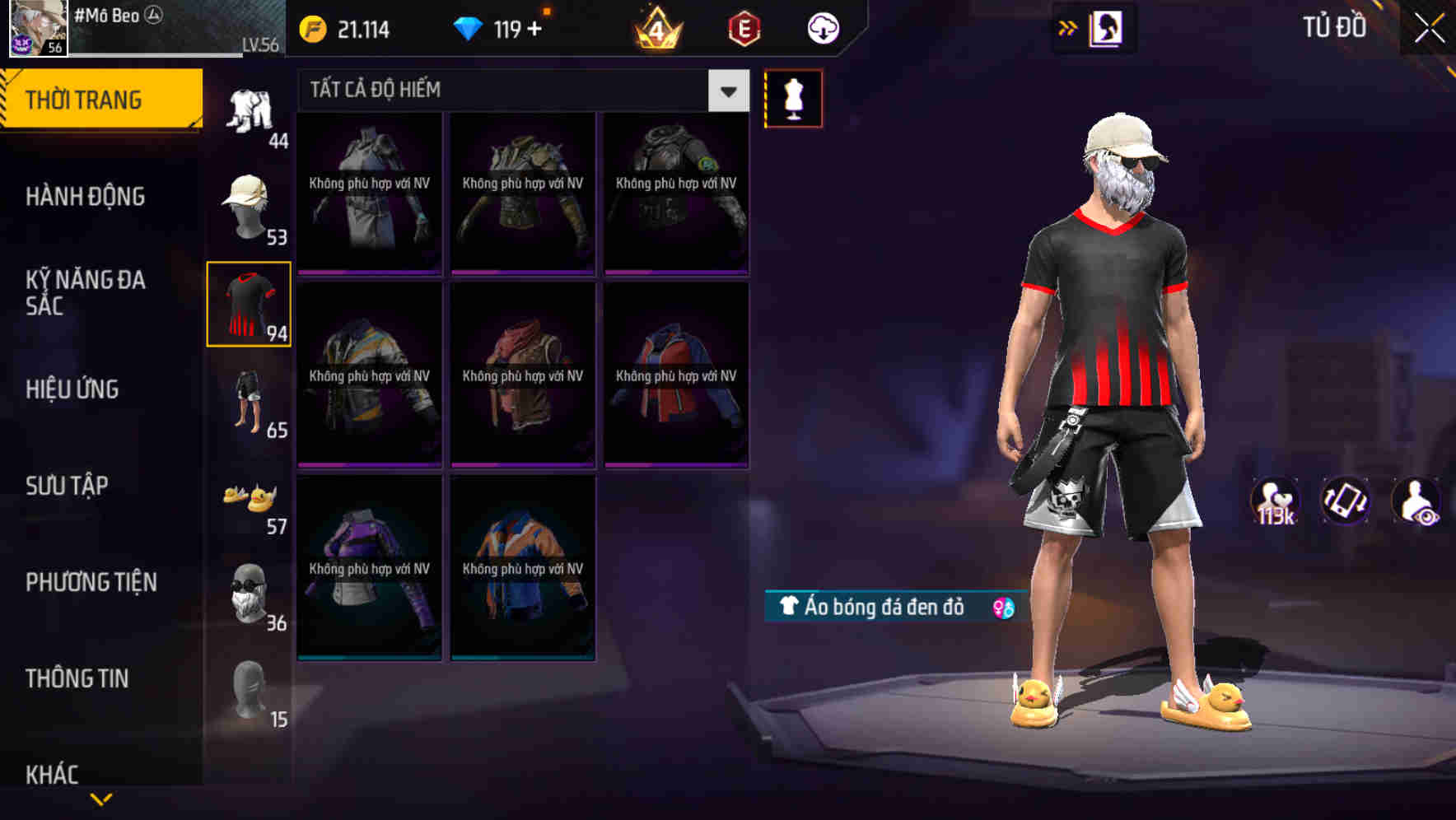The width and height of the screenshot is (1456, 820).
Task: Select the equipped red-black jersey thumbnail
Action: (x=249, y=305)
